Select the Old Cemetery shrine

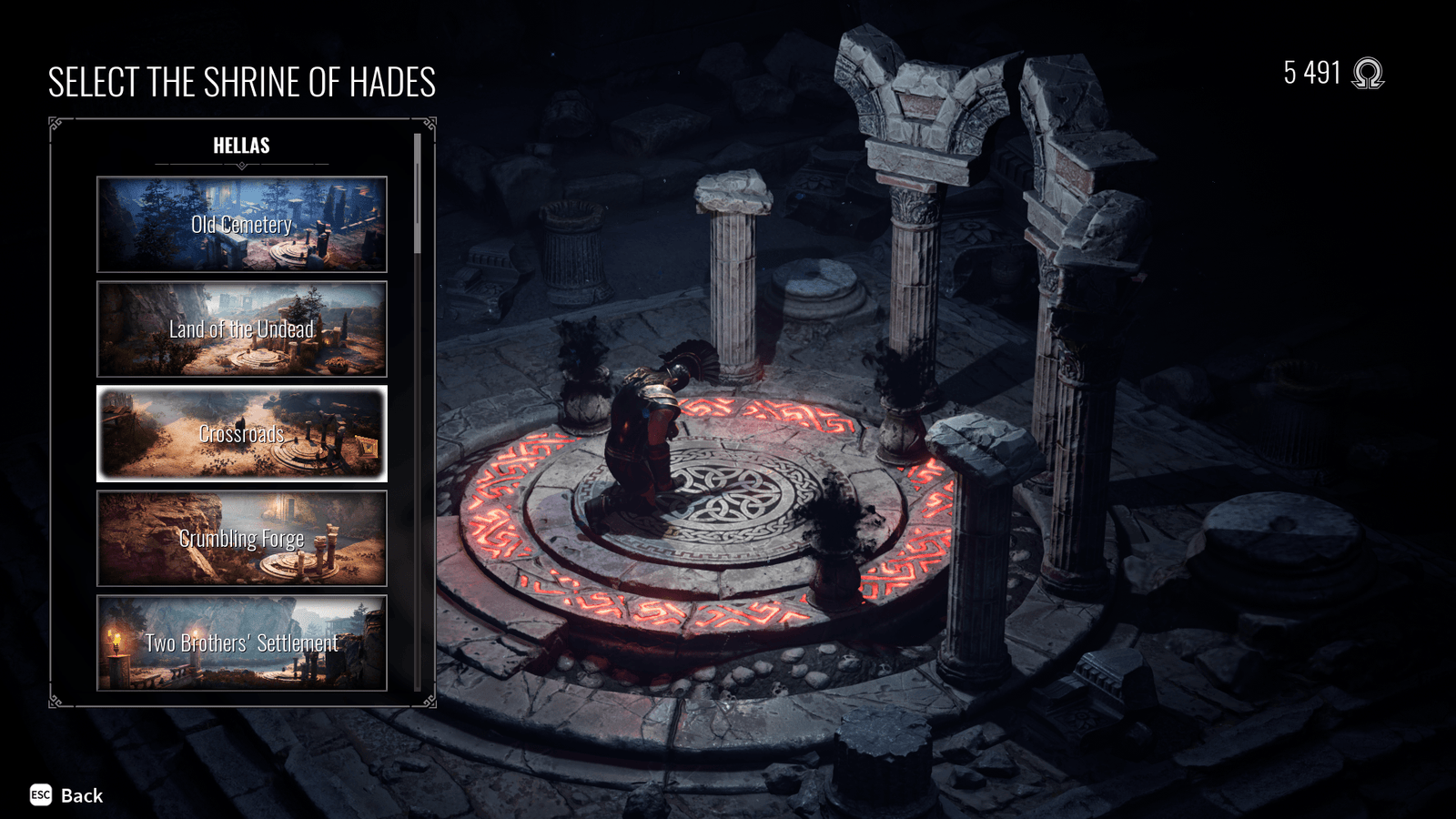[242, 225]
